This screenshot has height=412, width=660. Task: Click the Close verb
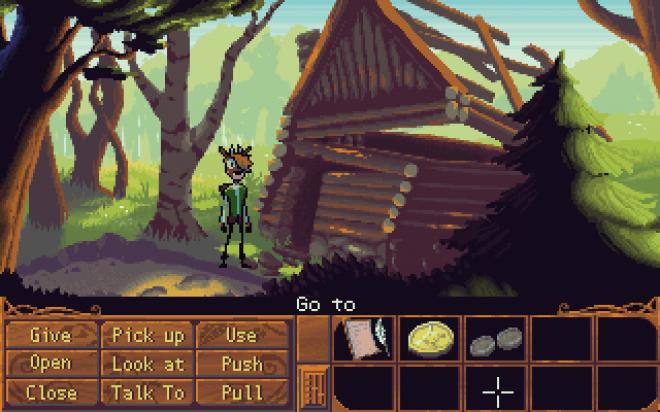click(x=51, y=391)
